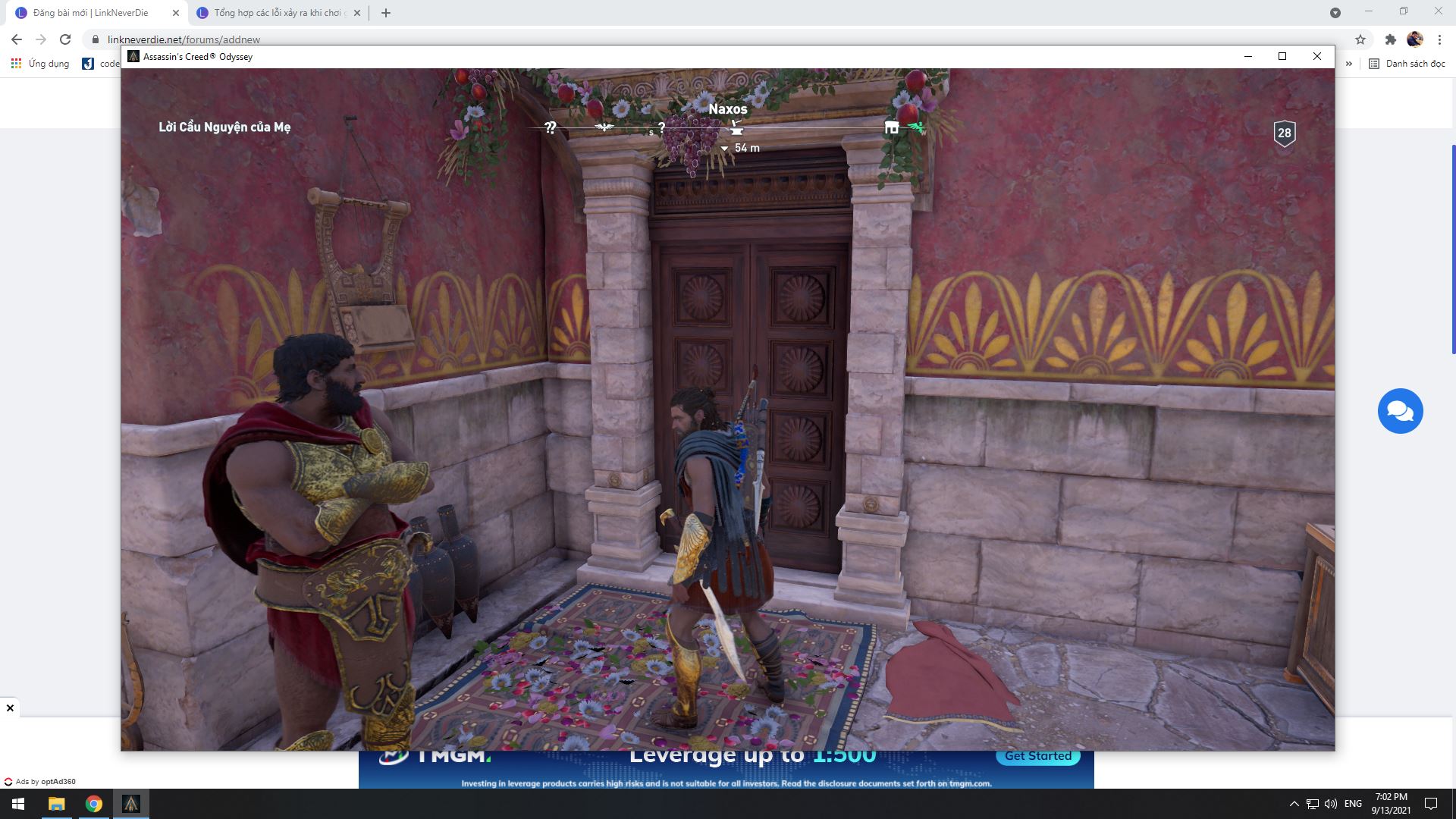Viewport: 1456px width, 819px height.
Task: Open the Mail app from the taskbar
Action: pos(58,803)
